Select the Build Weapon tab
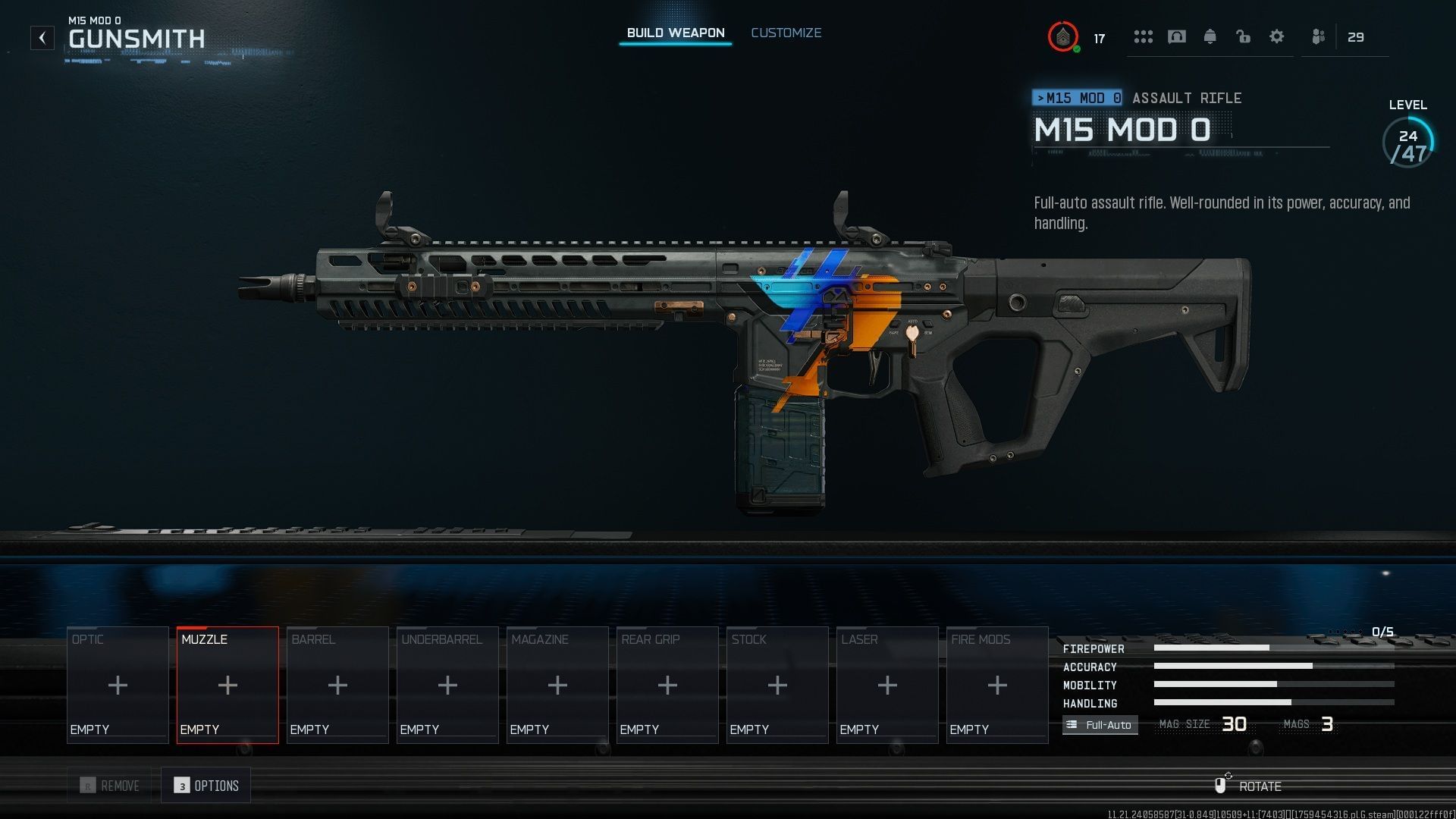Viewport: 1456px width, 819px height. (x=675, y=33)
